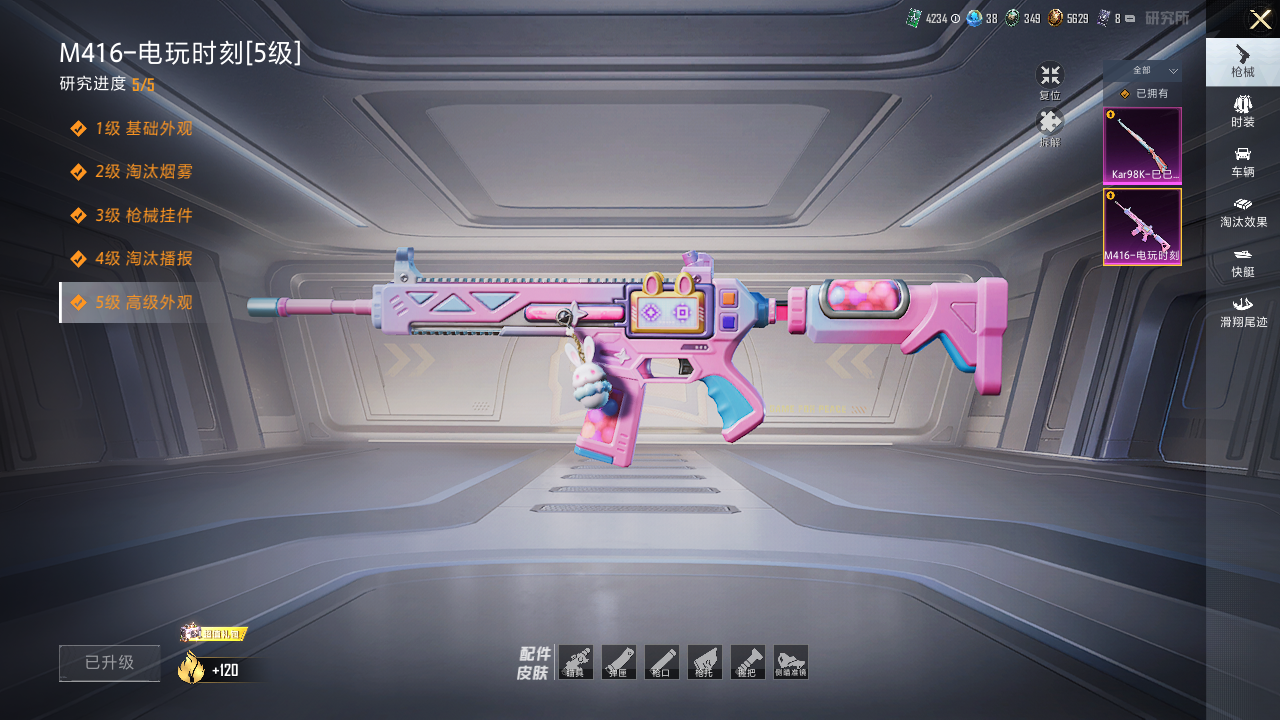This screenshot has height=720, width=1280.
Task: Close the research lab screen
Action: click(1259, 19)
